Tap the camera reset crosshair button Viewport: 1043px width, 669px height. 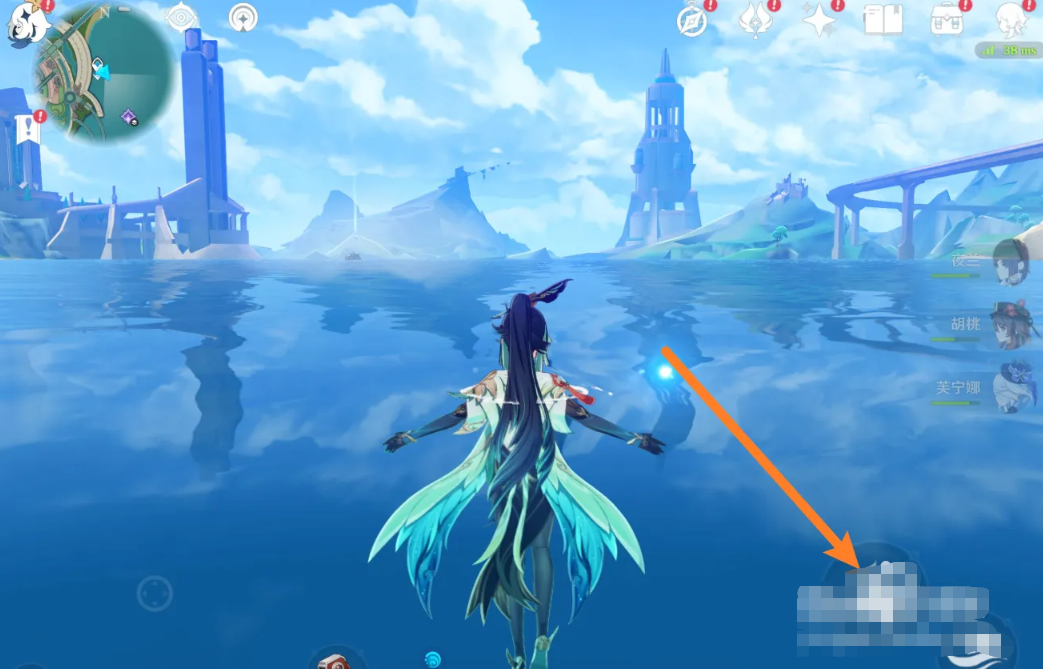click(155, 593)
